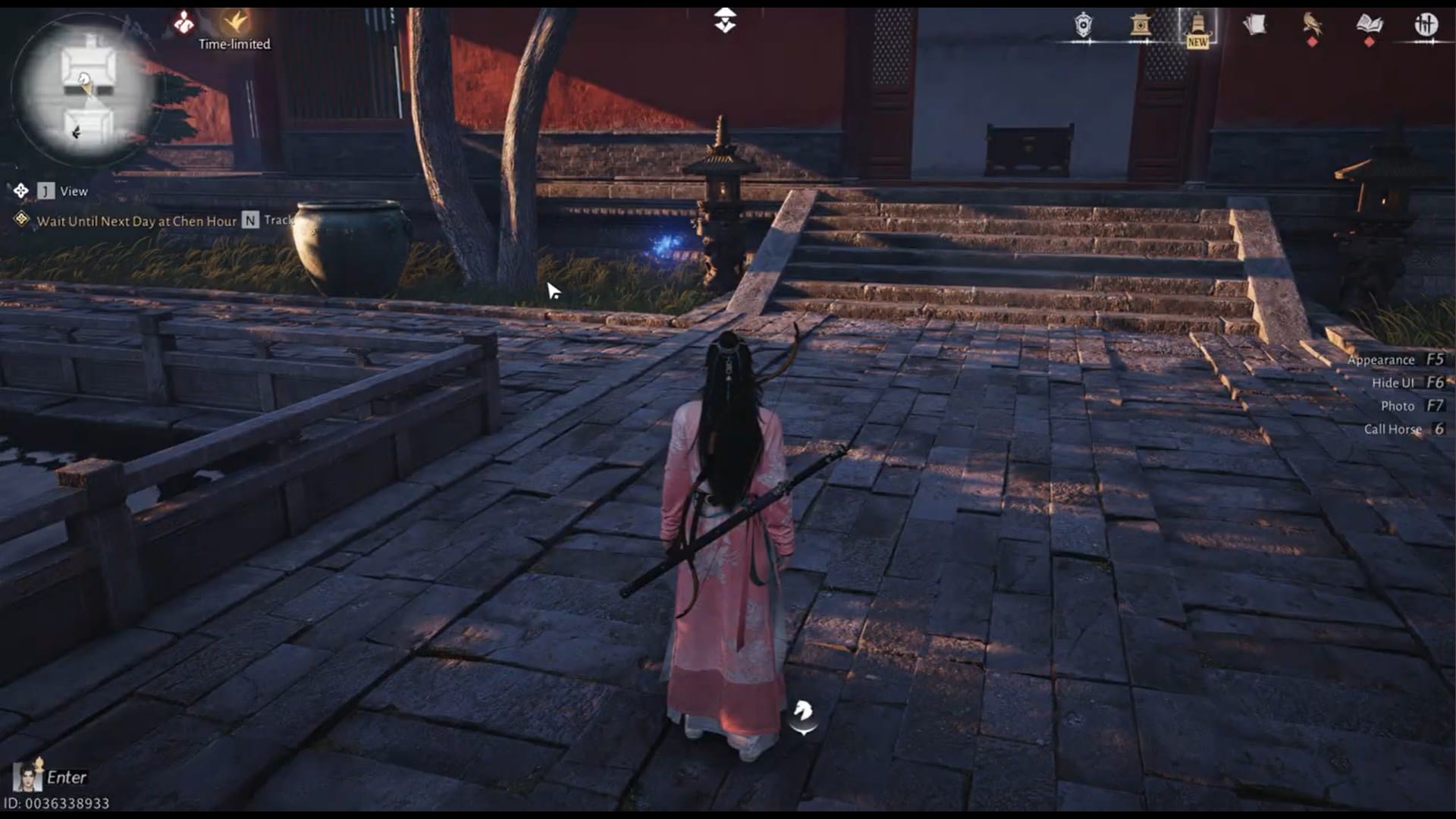The width and height of the screenshot is (1456, 819).
Task: Open the bell tower icon marked NEW
Action: coord(1197,23)
